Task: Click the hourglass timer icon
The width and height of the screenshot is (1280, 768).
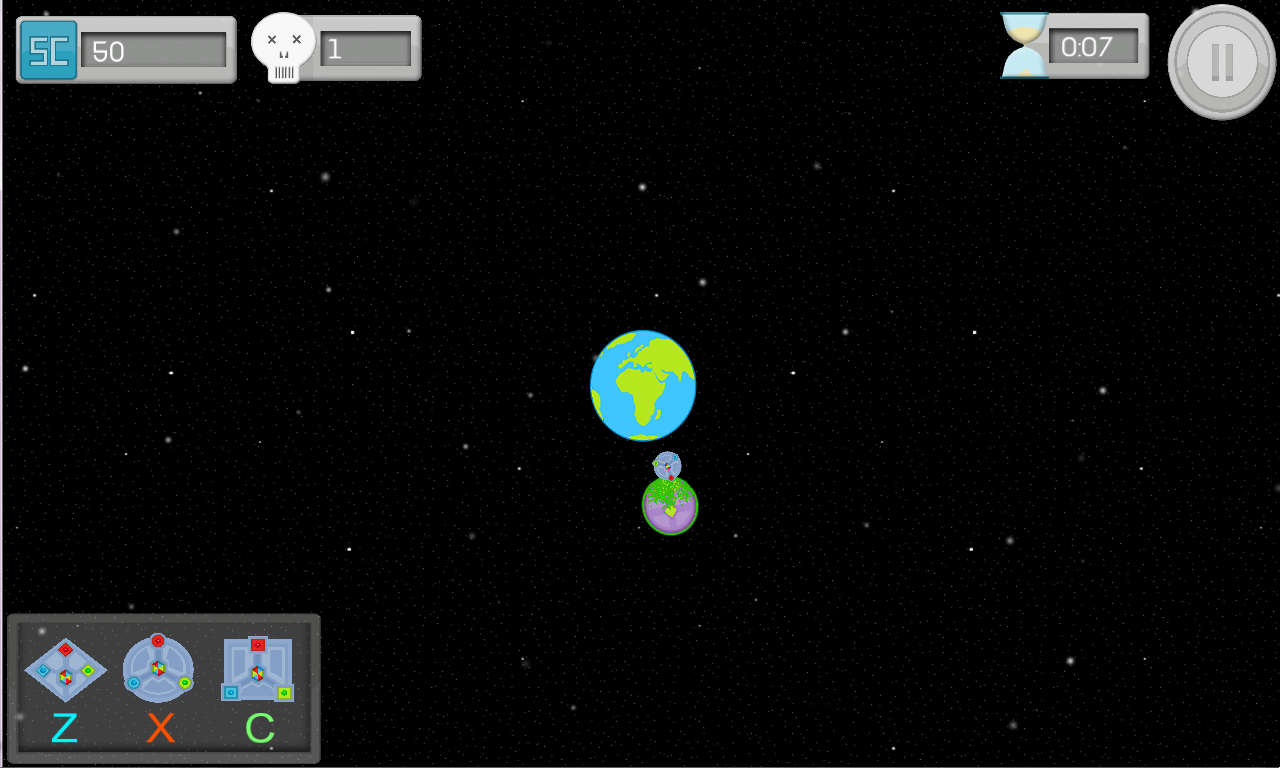Action: (x=1023, y=44)
